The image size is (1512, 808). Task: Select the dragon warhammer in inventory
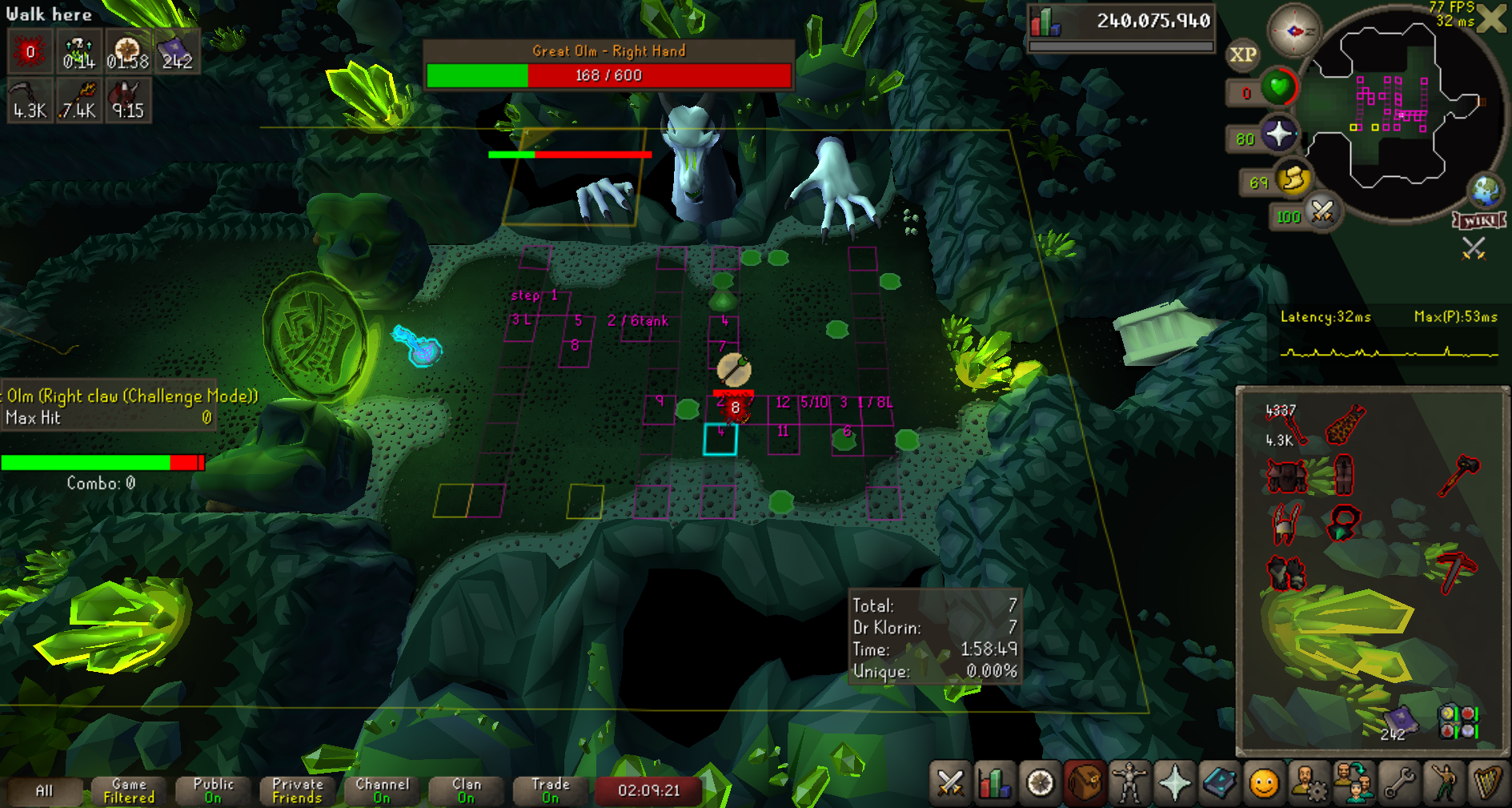click(x=1459, y=475)
